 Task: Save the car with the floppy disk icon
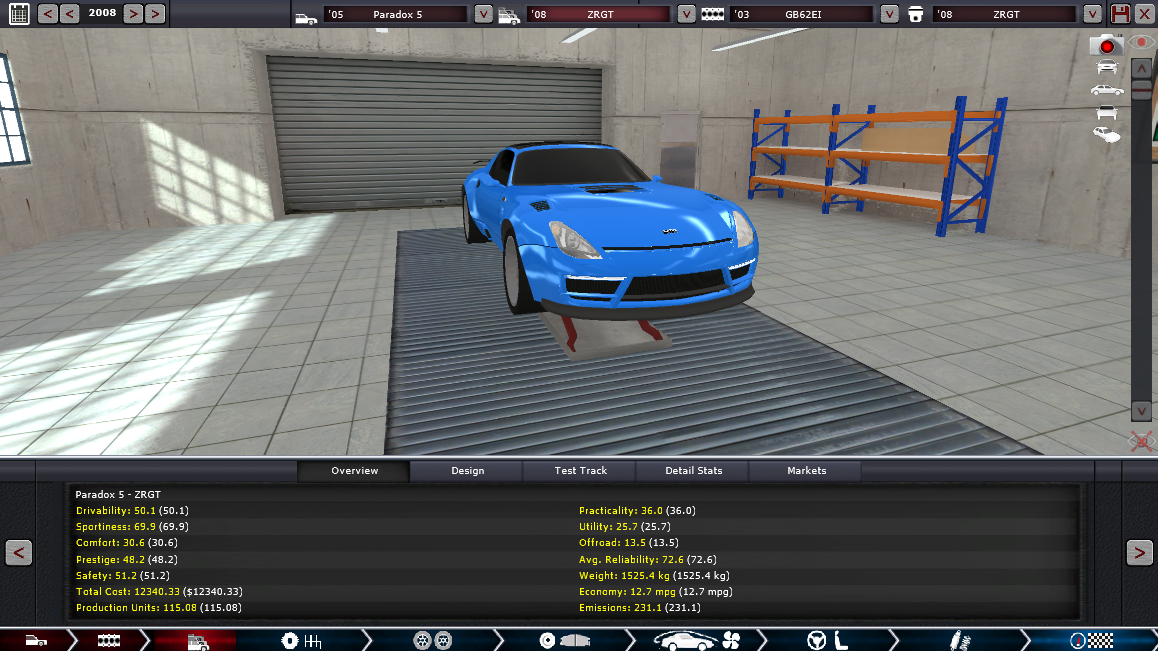pyautogui.click(x=1121, y=14)
